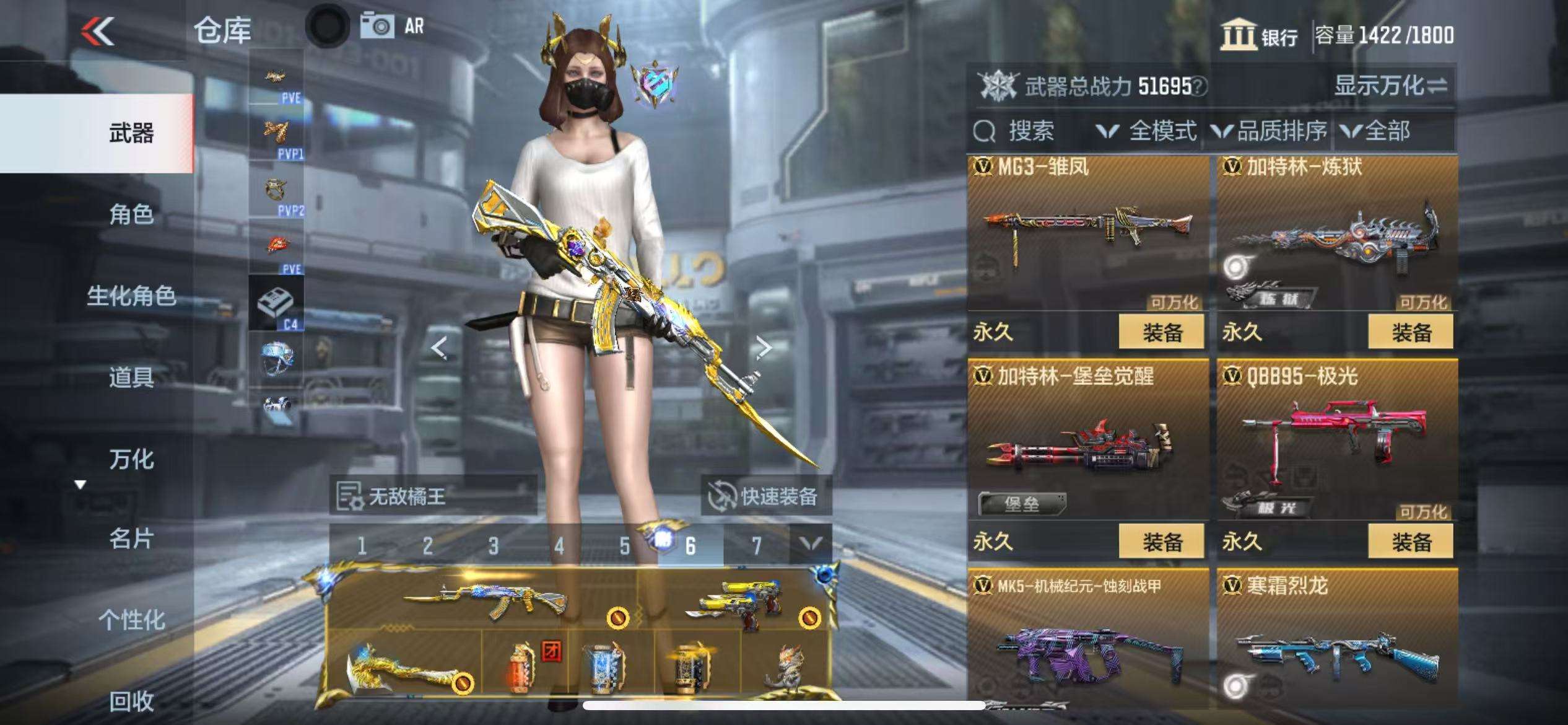Image resolution: width=1568 pixels, height=725 pixels.
Task: Select the C4 equipment slot
Action: [x=276, y=304]
